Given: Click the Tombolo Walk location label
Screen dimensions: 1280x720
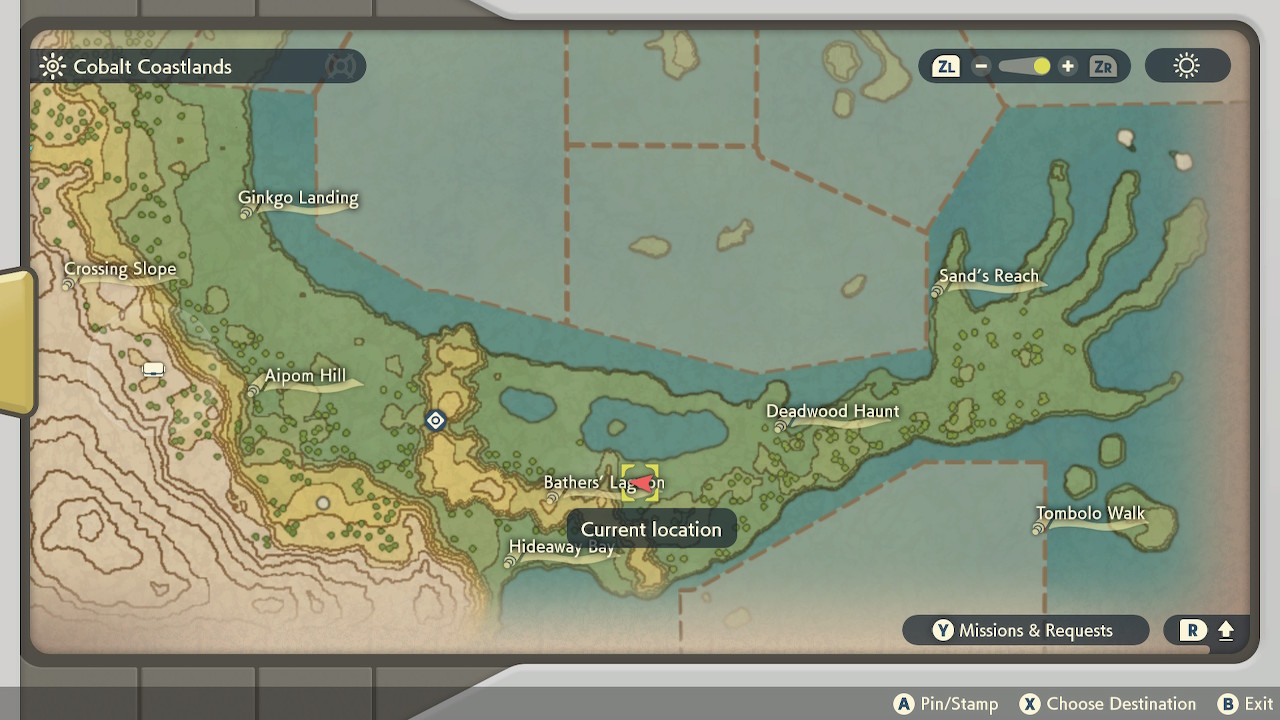Looking at the screenshot, I should [x=1090, y=513].
